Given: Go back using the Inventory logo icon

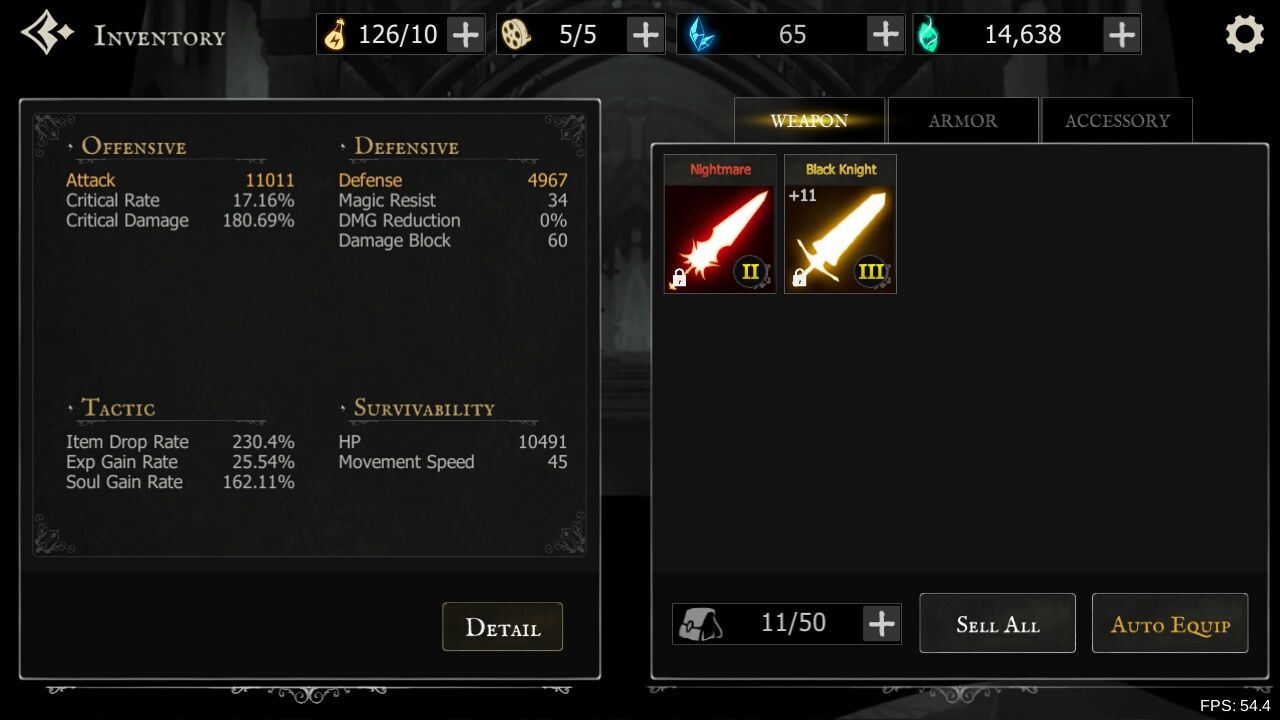Looking at the screenshot, I should [47, 33].
